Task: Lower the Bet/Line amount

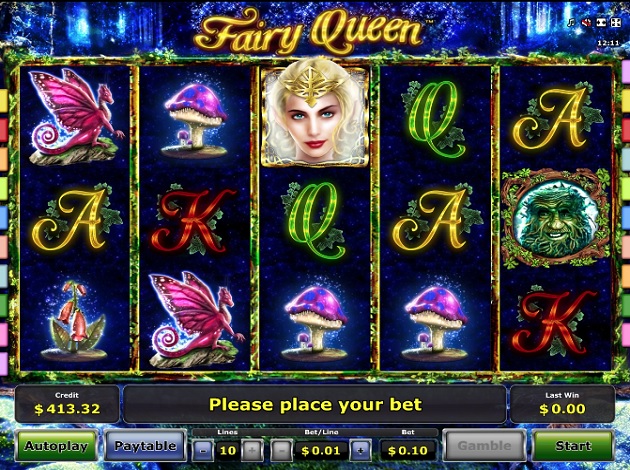Action: pos(281,450)
